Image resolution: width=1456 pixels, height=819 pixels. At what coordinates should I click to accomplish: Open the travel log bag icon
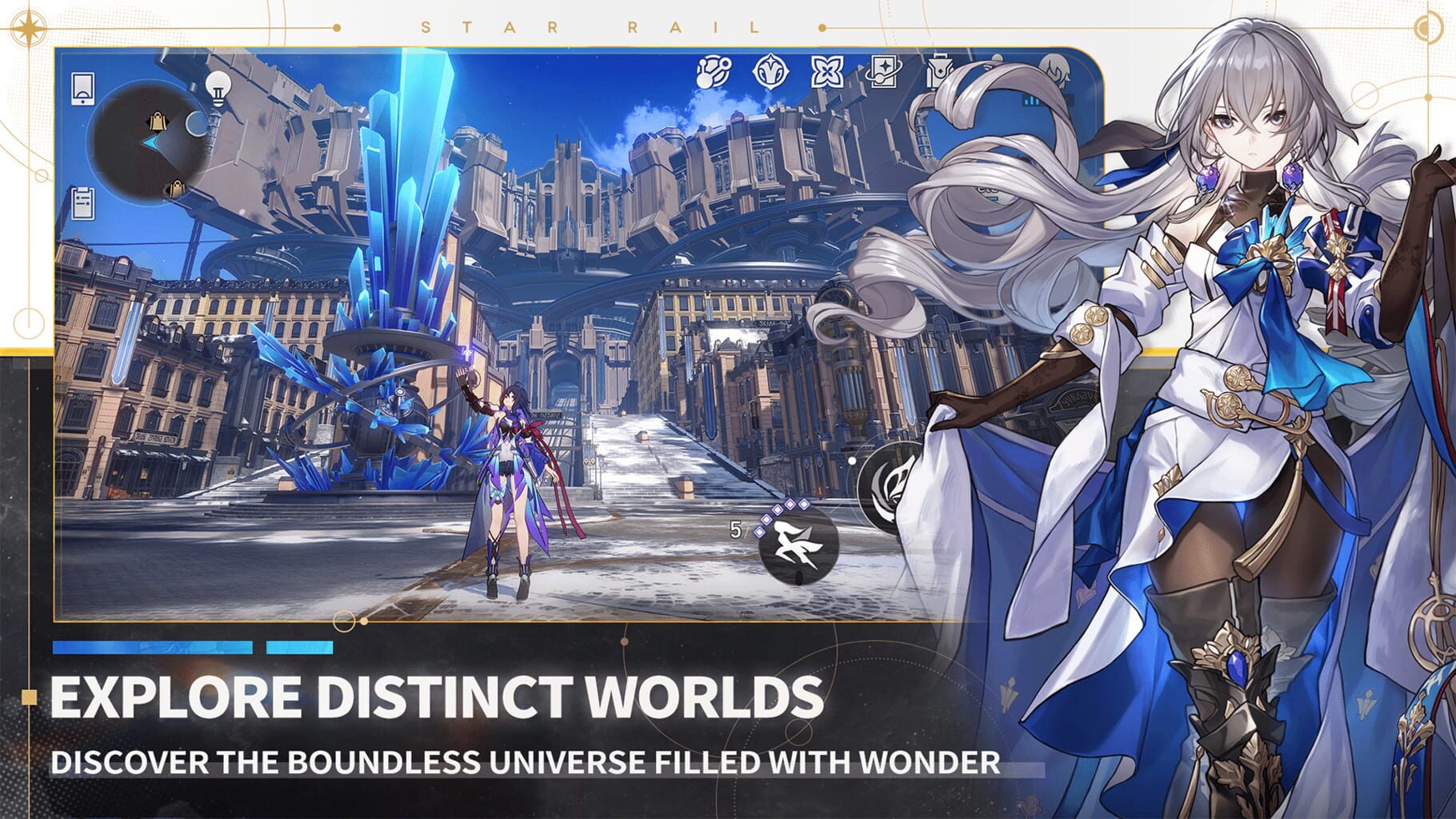(x=940, y=70)
